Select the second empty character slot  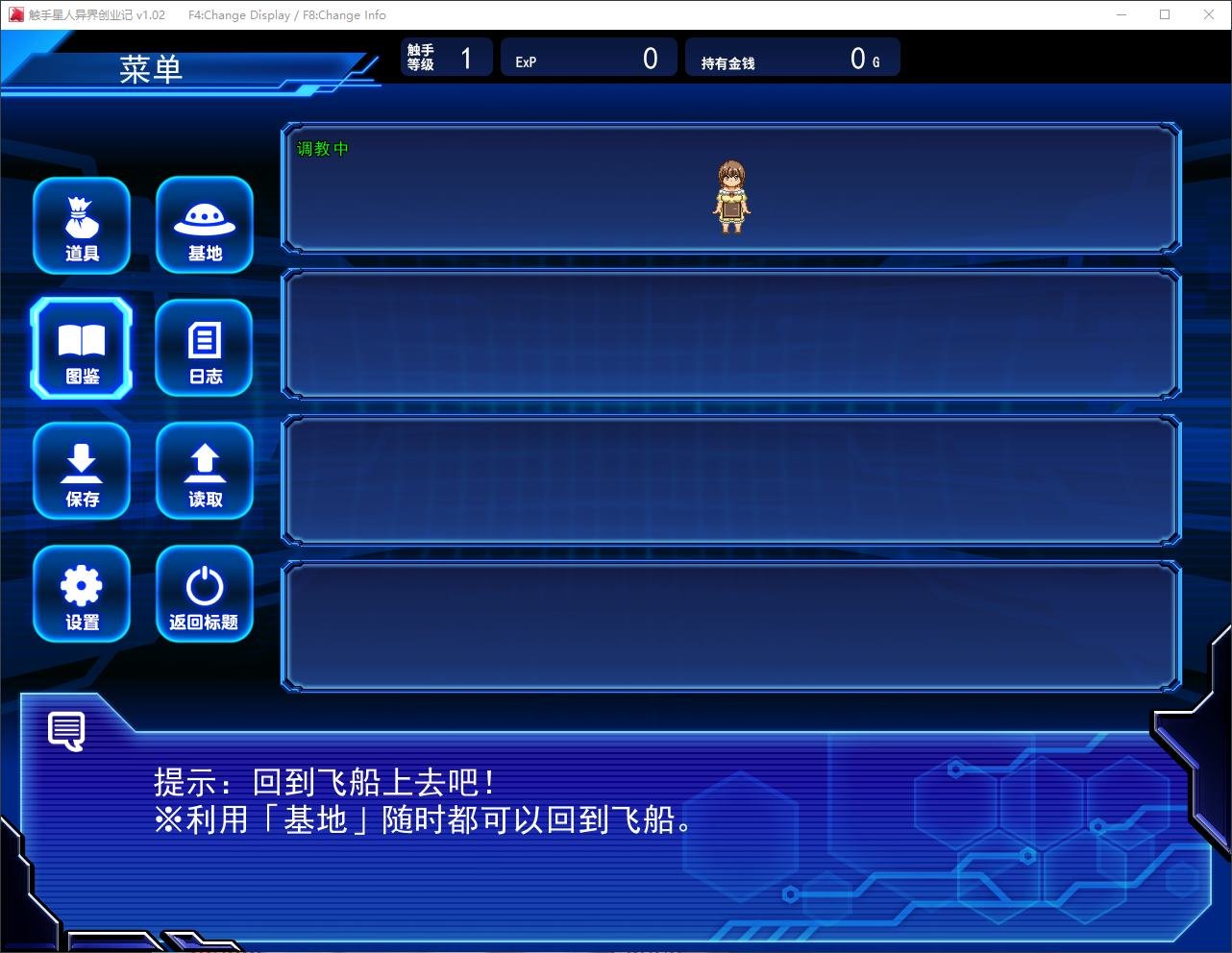click(x=732, y=333)
